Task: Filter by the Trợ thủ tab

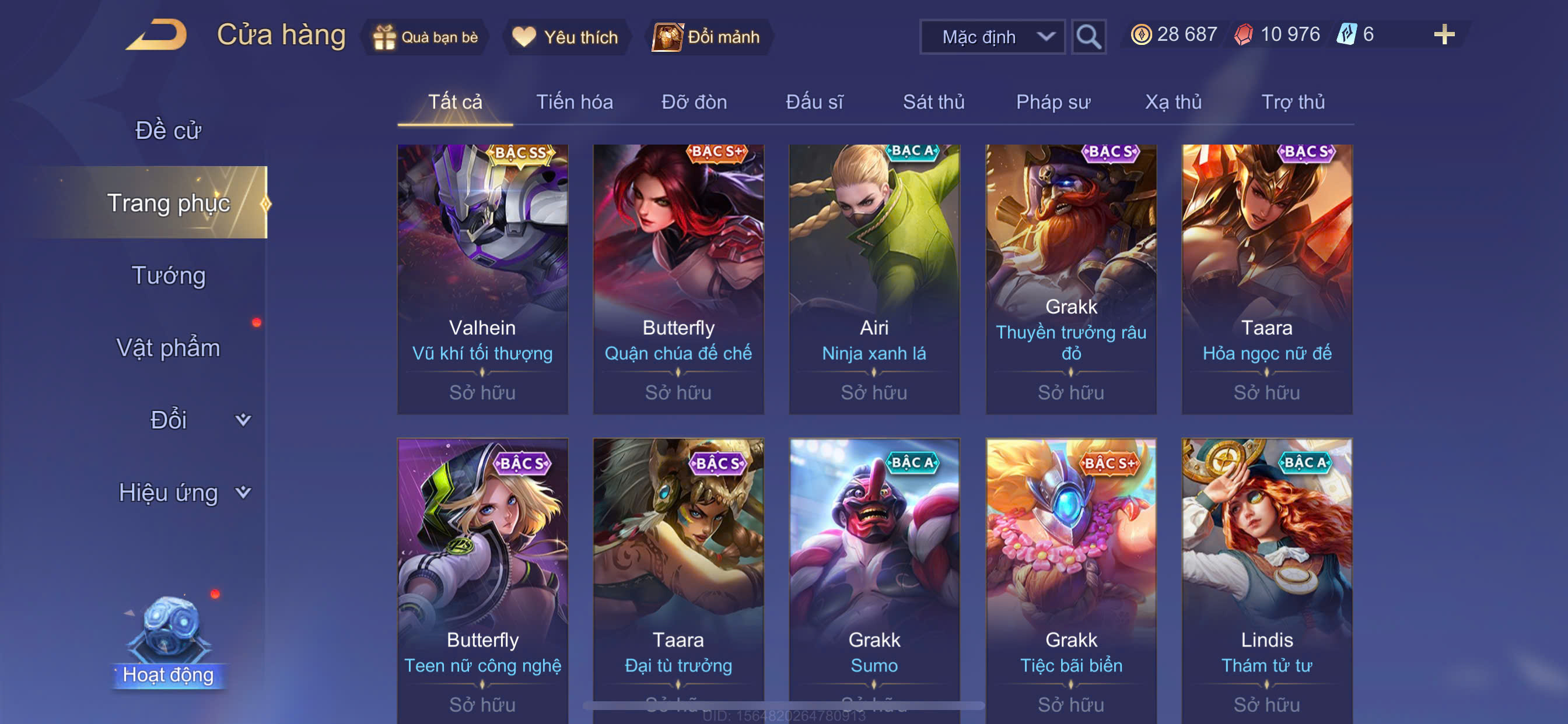Action: pyautogui.click(x=1292, y=101)
